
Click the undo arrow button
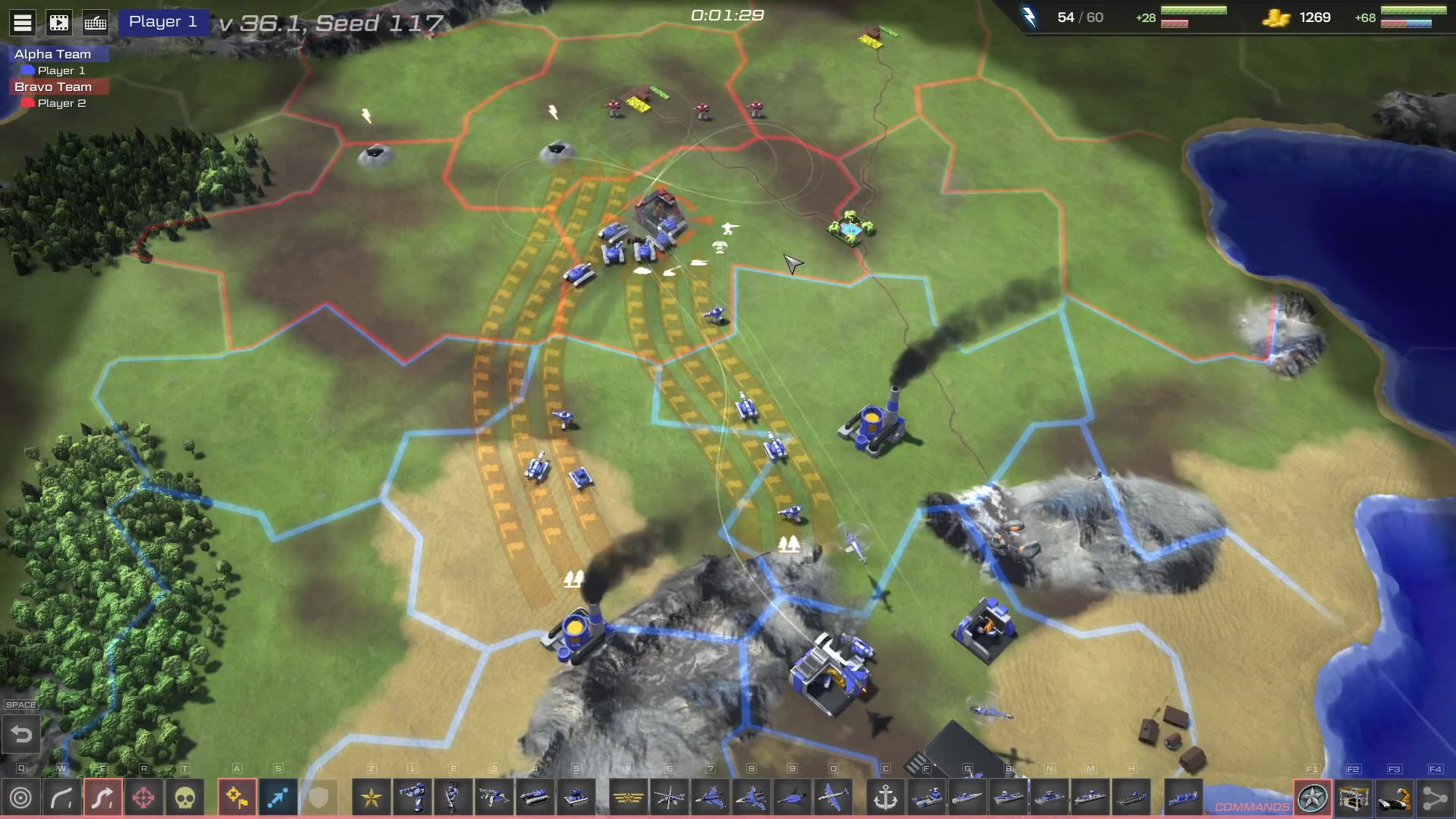pos(21,734)
